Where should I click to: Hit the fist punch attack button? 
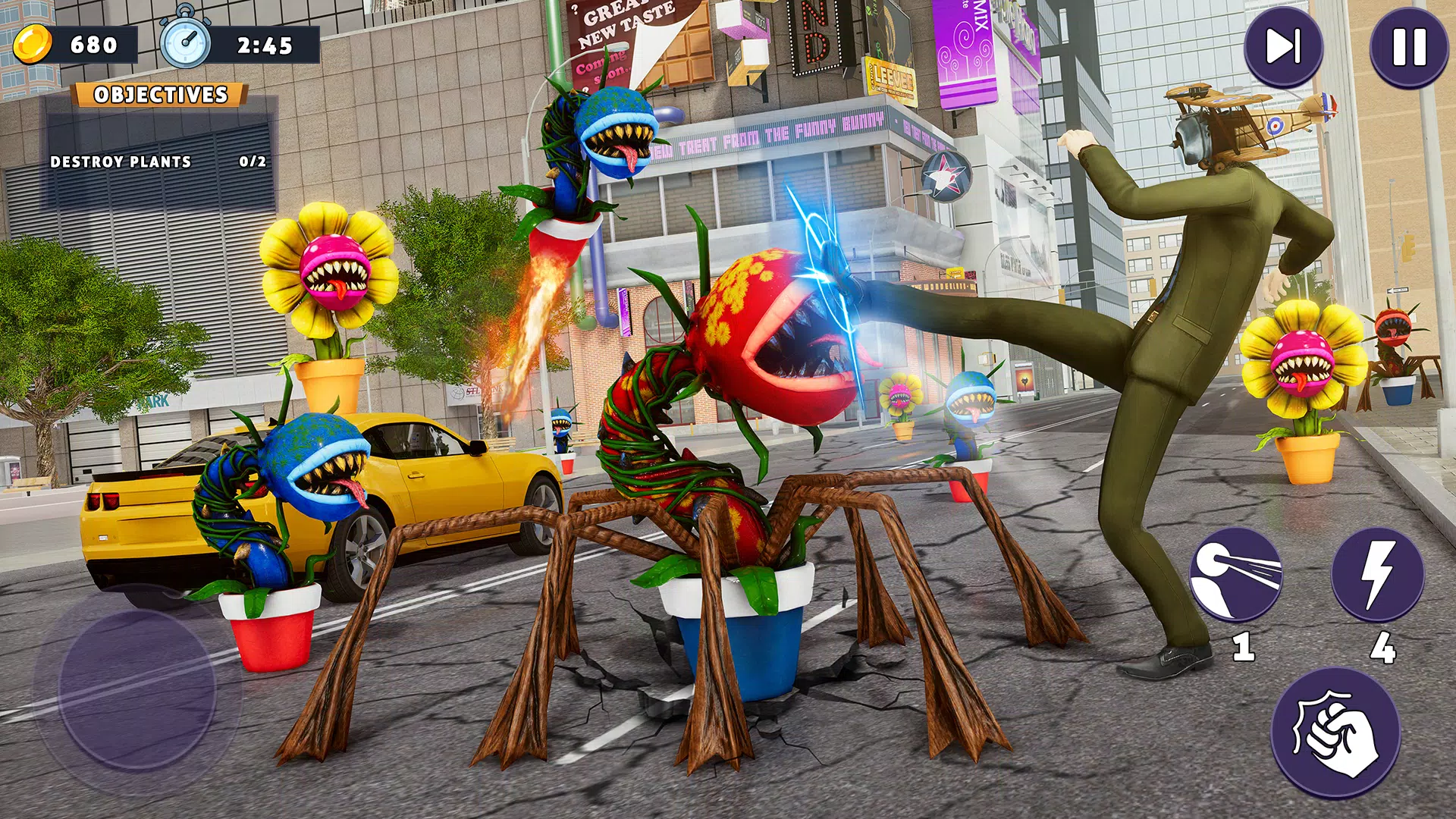pos(1335,733)
